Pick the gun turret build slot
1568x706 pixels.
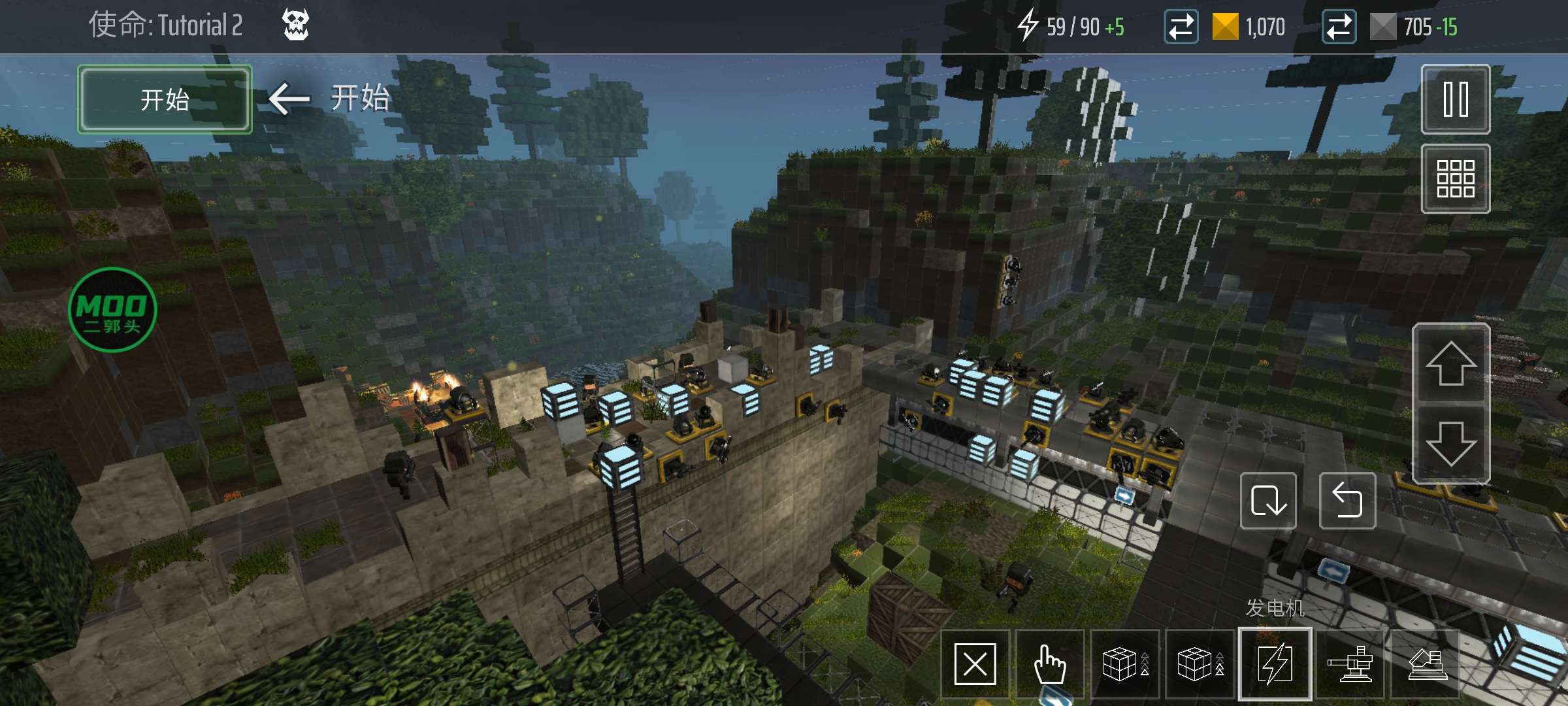point(1350,665)
